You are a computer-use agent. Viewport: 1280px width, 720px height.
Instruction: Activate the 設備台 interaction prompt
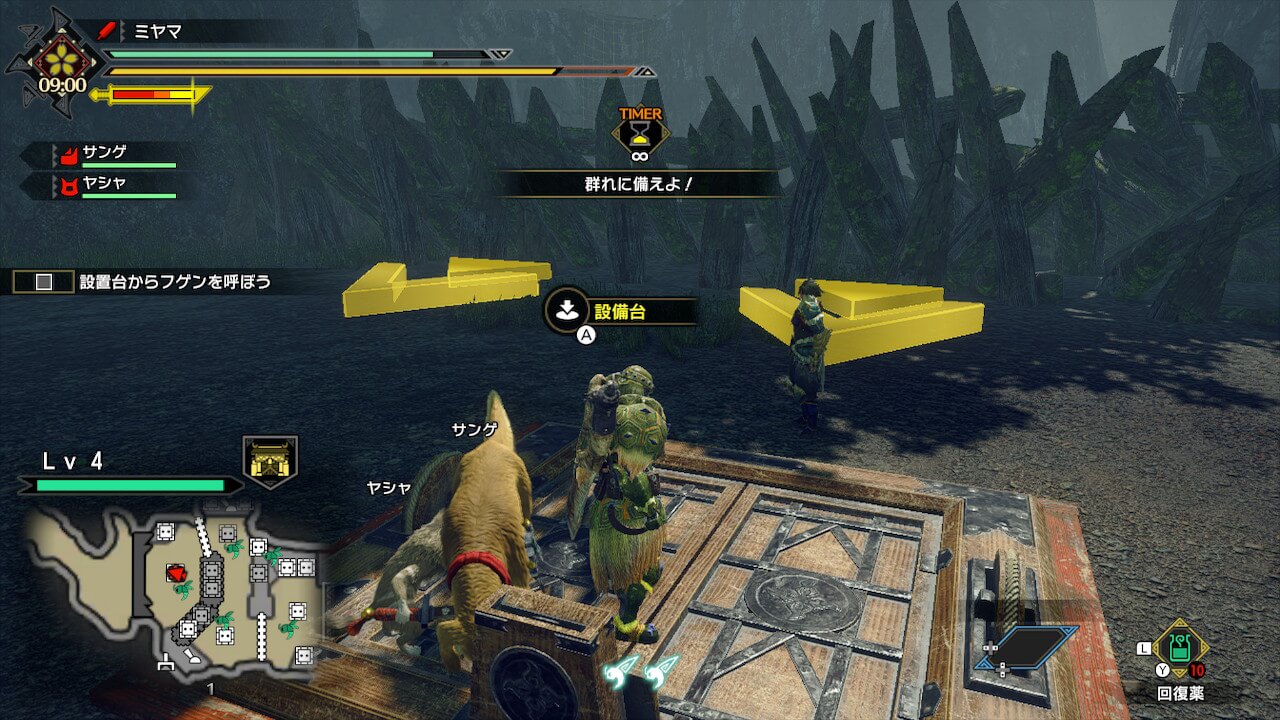620,312
